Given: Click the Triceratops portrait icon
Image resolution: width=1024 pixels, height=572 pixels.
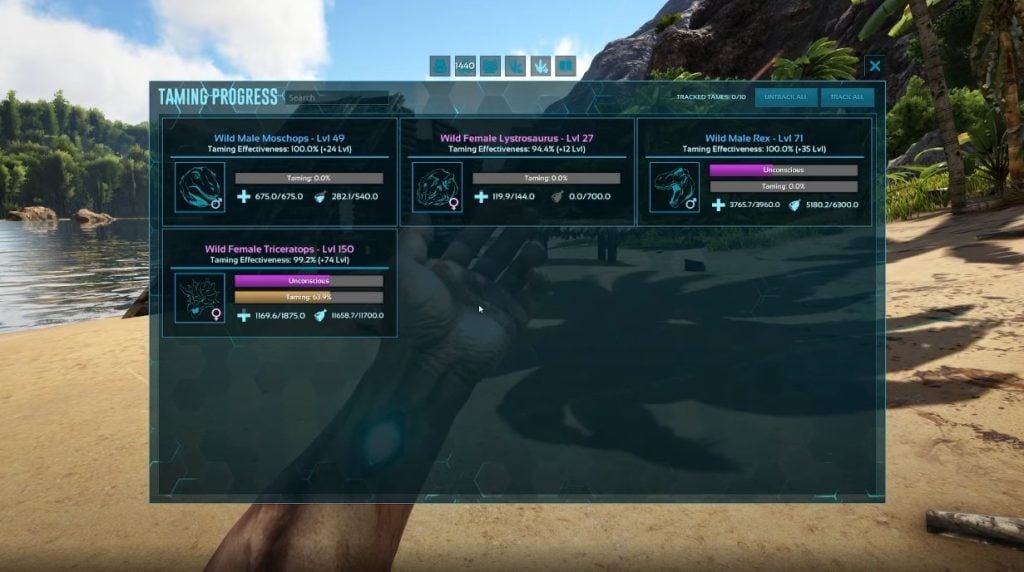Looking at the screenshot, I should (200, 298).
